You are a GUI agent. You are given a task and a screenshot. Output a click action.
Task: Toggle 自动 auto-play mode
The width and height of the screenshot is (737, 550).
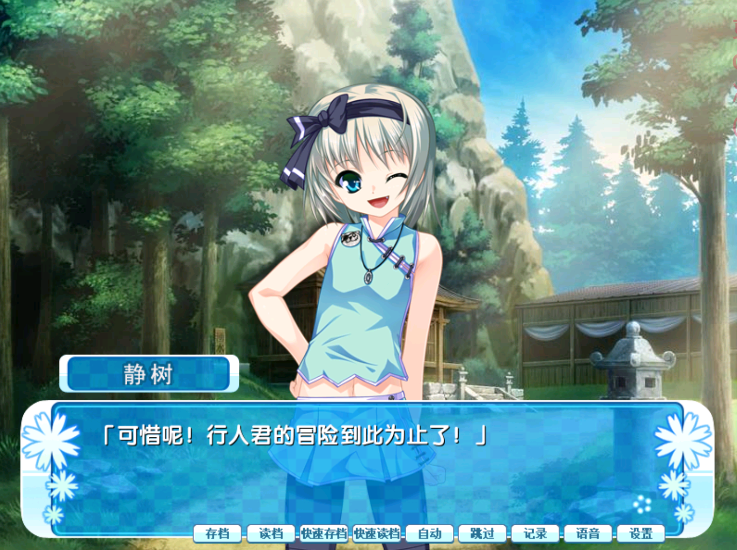(x=430, y=533)
